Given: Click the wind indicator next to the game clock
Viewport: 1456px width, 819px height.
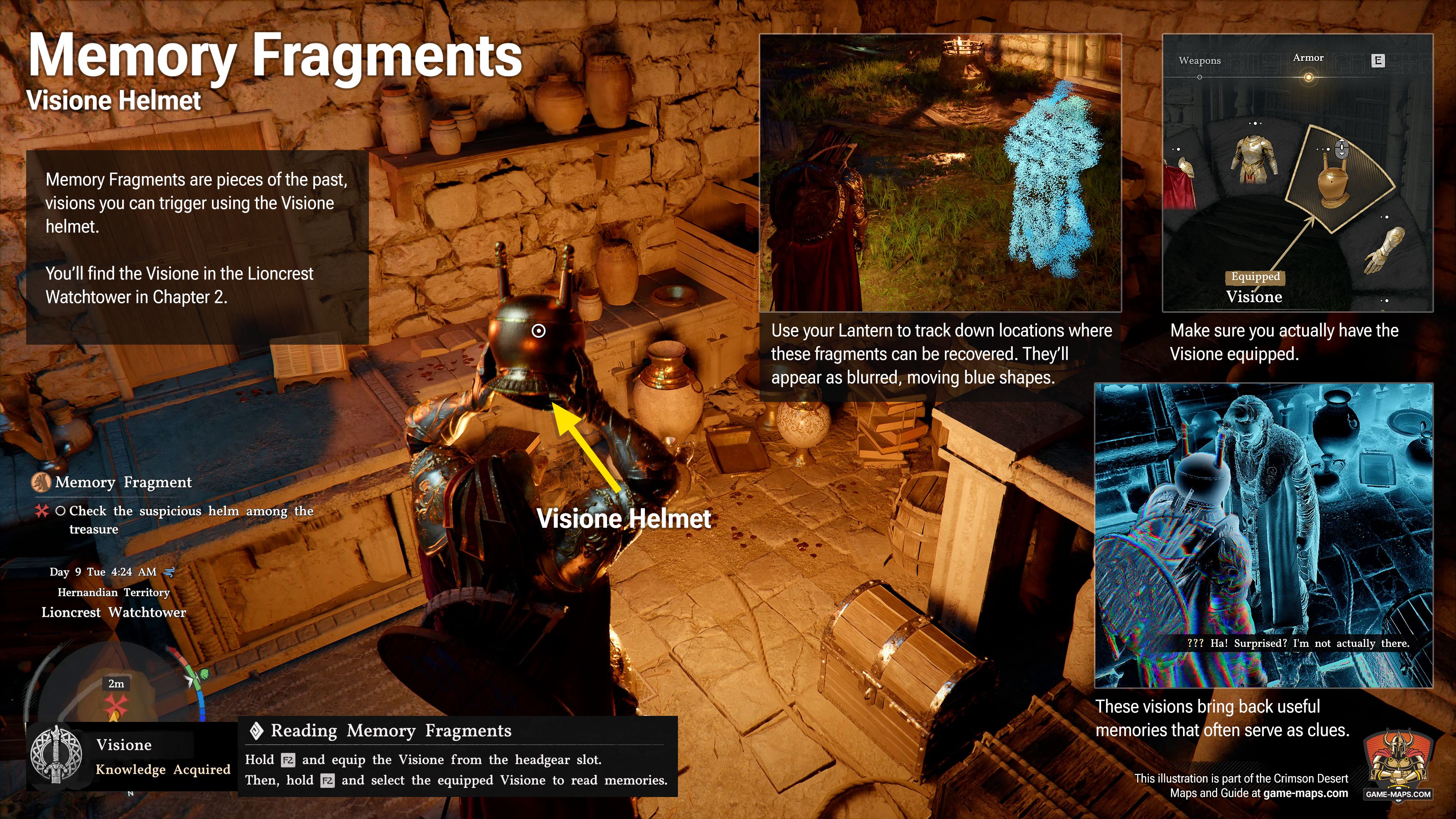Looking at the screenshot, I should pos(169,573).
